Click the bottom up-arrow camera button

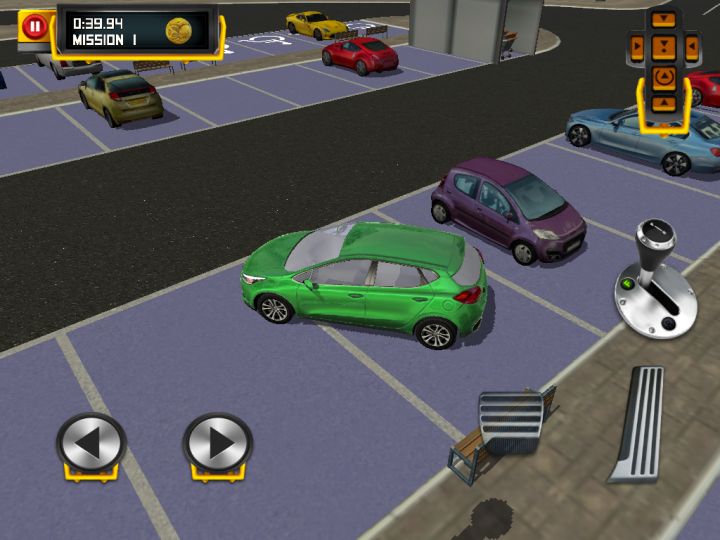663,102
